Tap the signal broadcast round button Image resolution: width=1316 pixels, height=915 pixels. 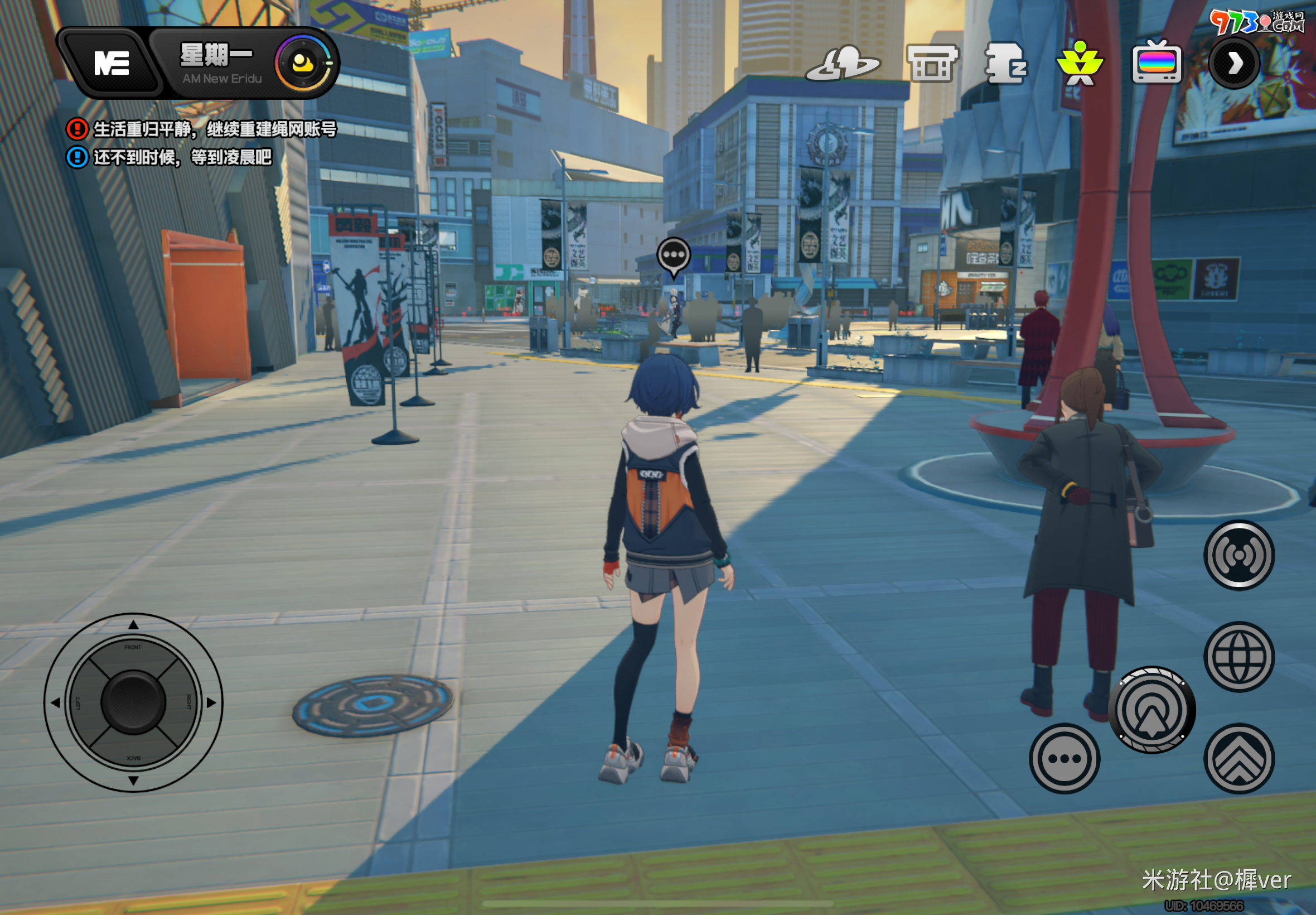pos(1238,555)
